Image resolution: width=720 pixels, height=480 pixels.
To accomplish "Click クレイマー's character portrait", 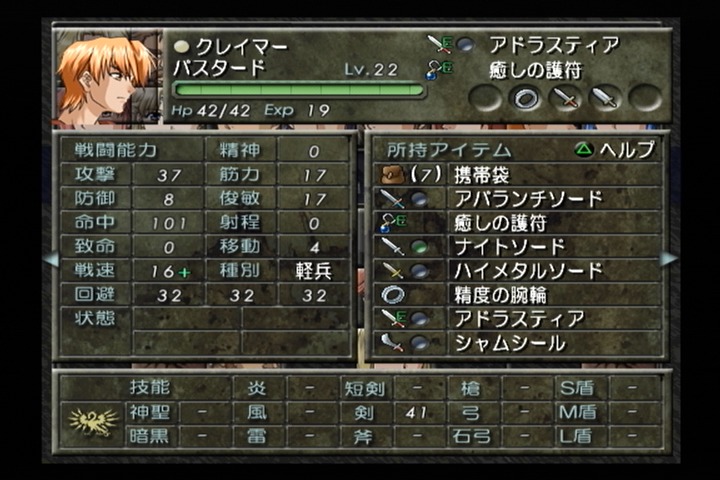I will [x=107, y=78].
